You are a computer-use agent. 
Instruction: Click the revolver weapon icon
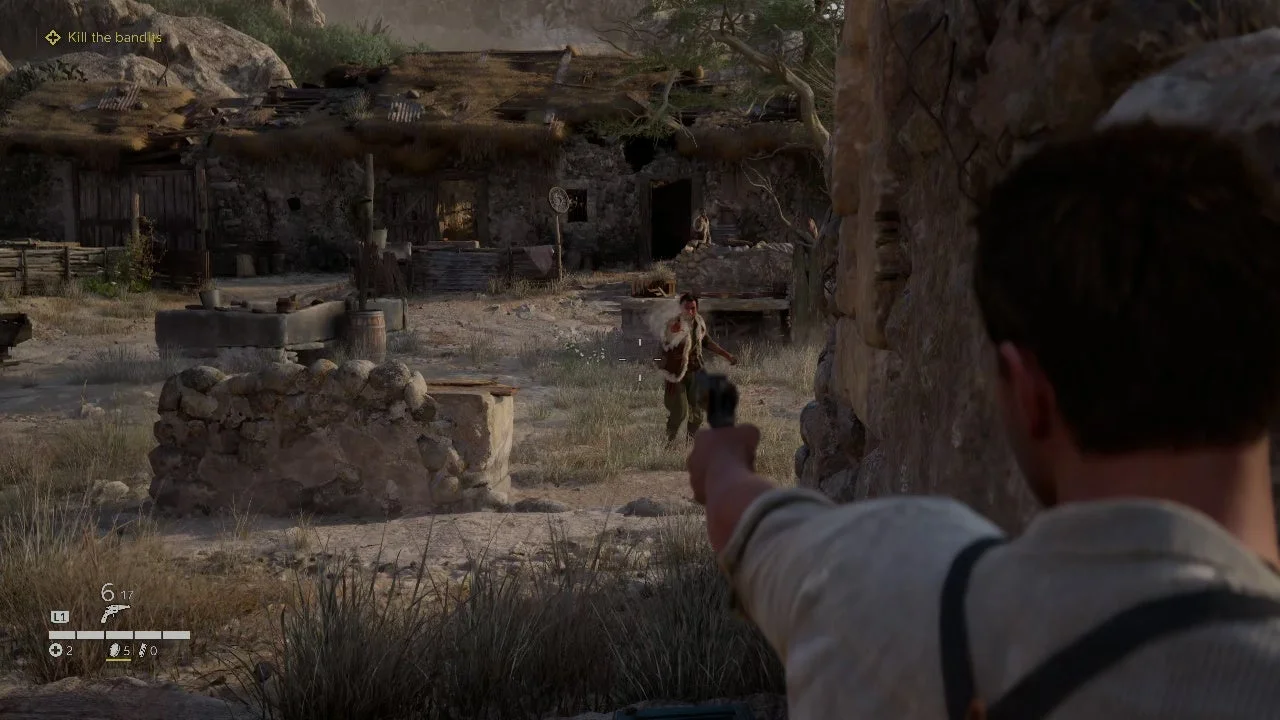(114, 613)
